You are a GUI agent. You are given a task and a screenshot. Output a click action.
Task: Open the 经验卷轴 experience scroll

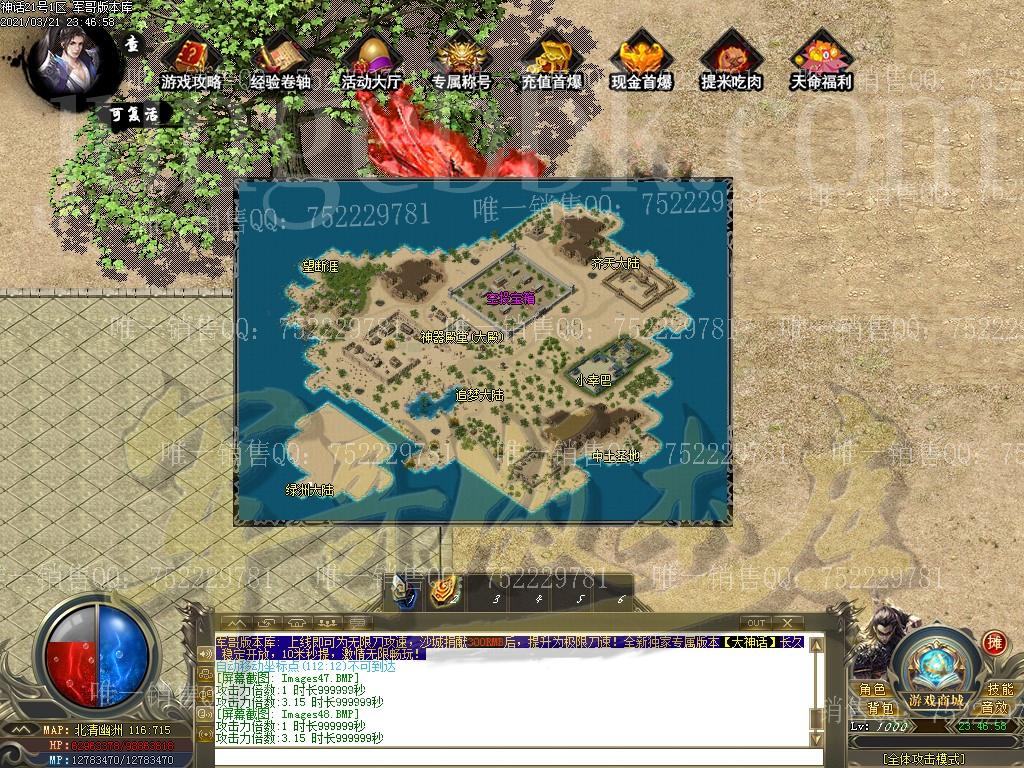click(x=280, y=60)
